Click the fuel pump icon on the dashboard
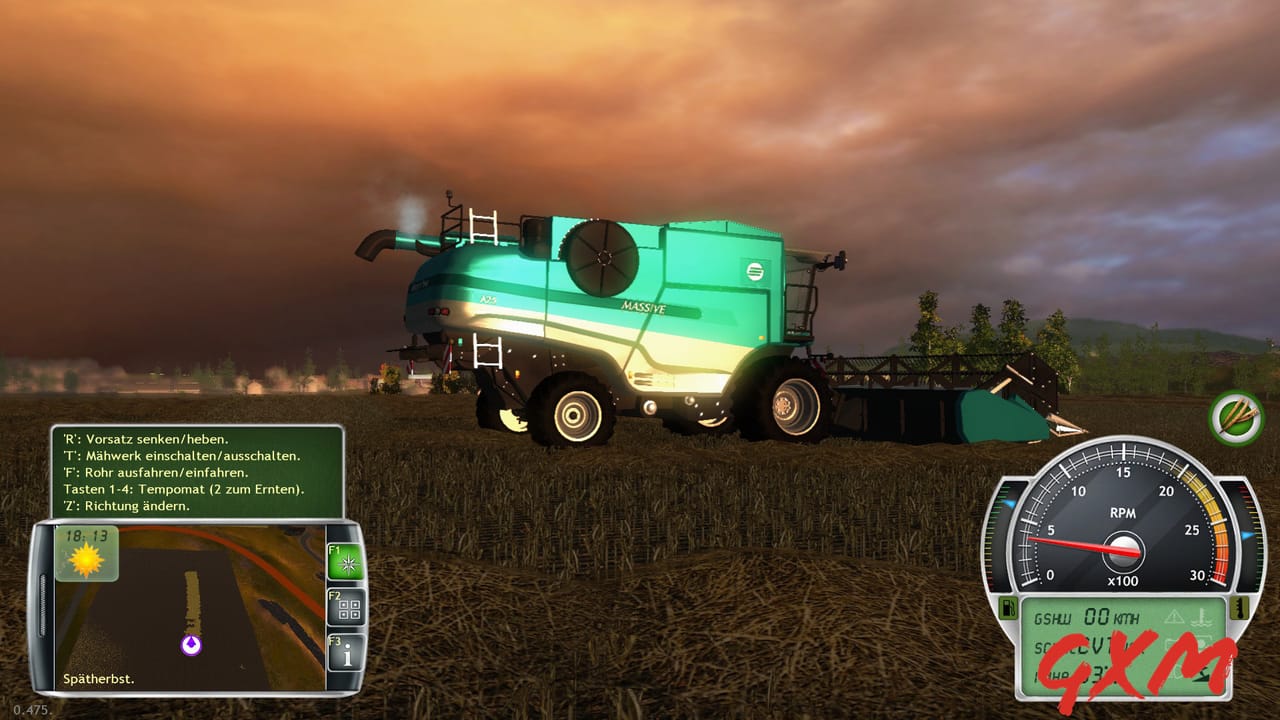The height and width of the screenshot is (720, 1280). (1008, 610)
